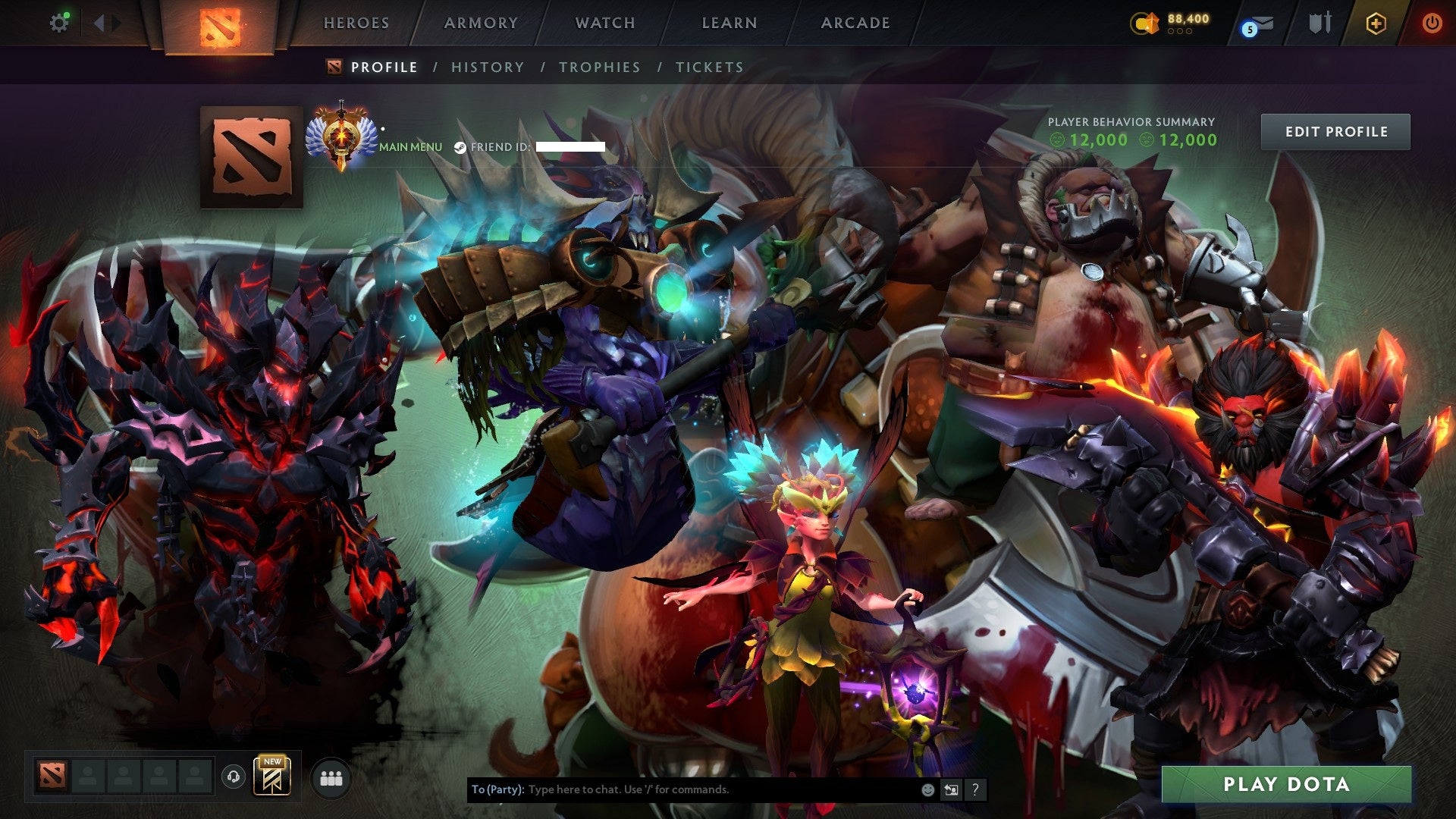Open the chat channel switcher icon
Viewport: 1456px width, 819px height.
point(950,789)
